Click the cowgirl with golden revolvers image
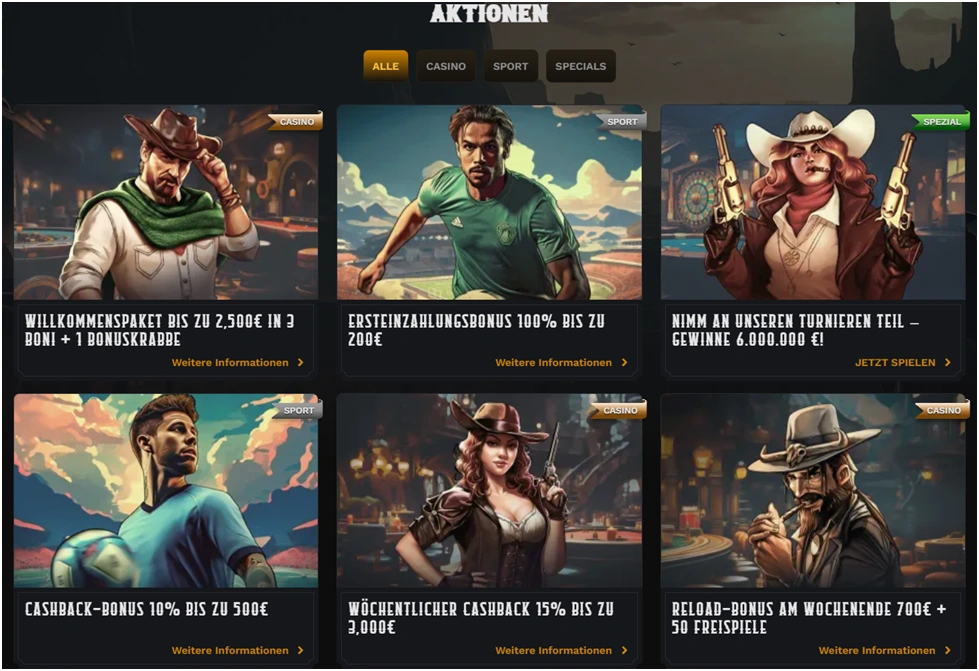 click(813, 202)
